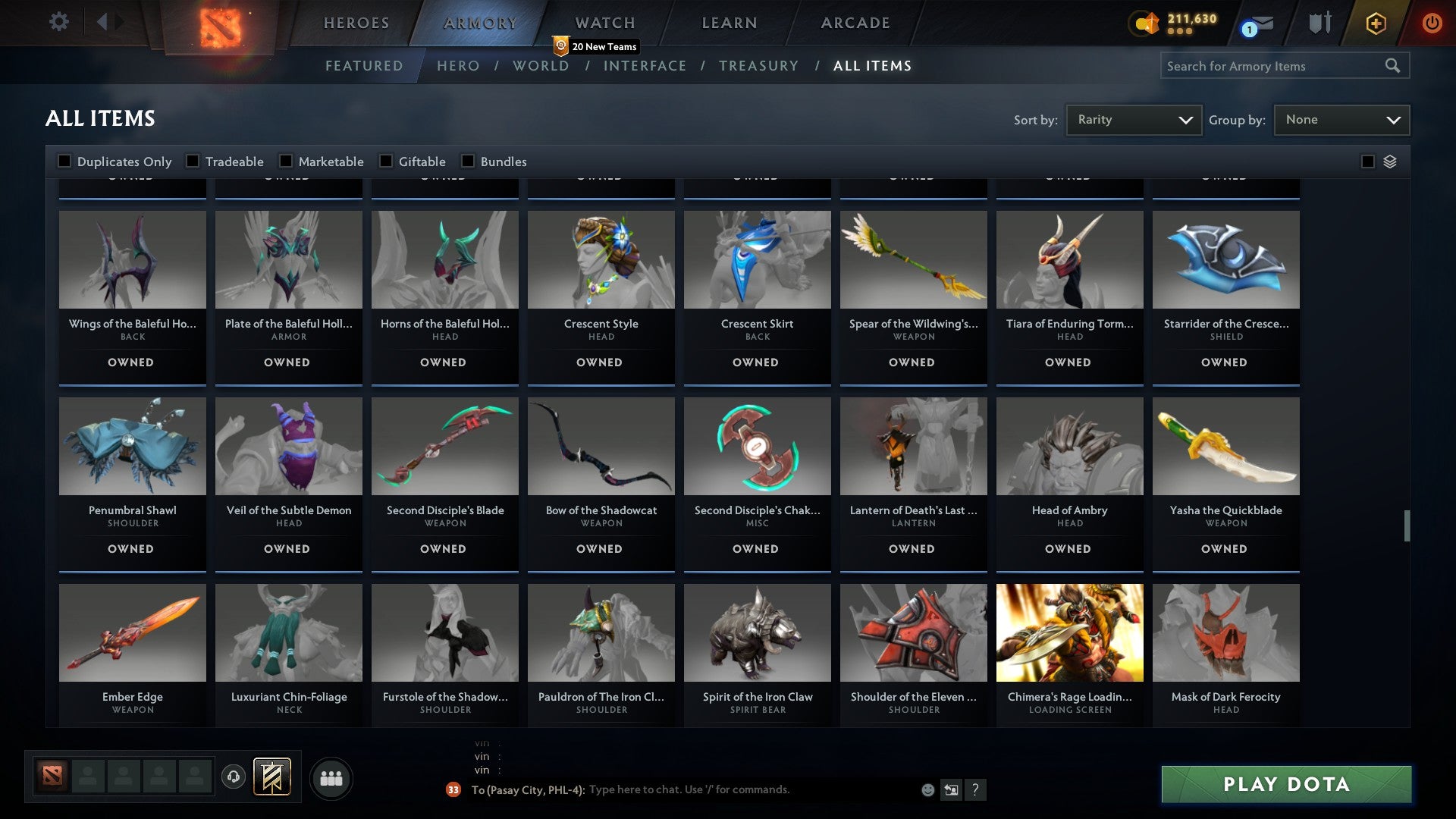Open the Watch menu section
Viewport: 1456px width, 819px height.
tap(604, 22)
